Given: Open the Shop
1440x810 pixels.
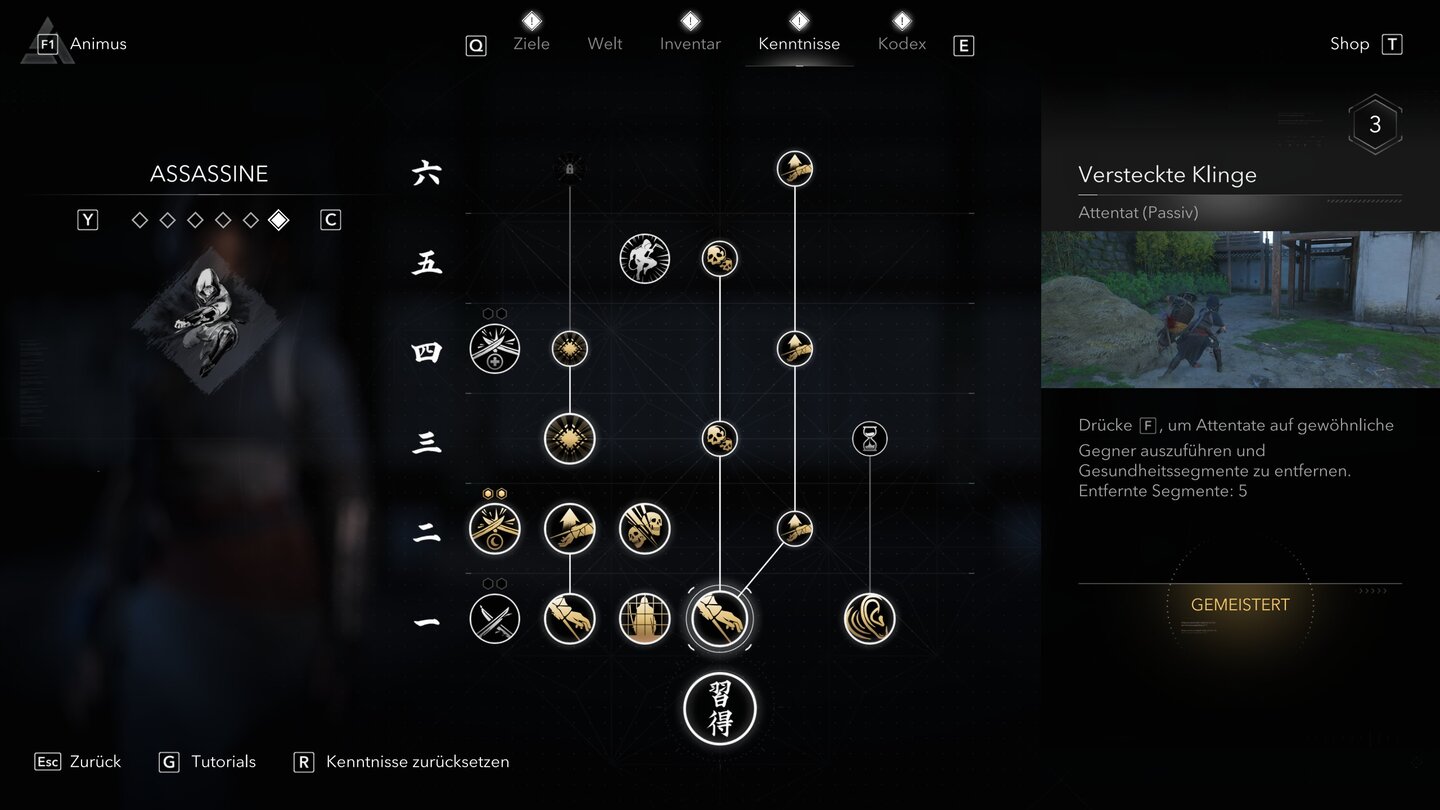Looking at the screenshot, I should click(1349, 44).
